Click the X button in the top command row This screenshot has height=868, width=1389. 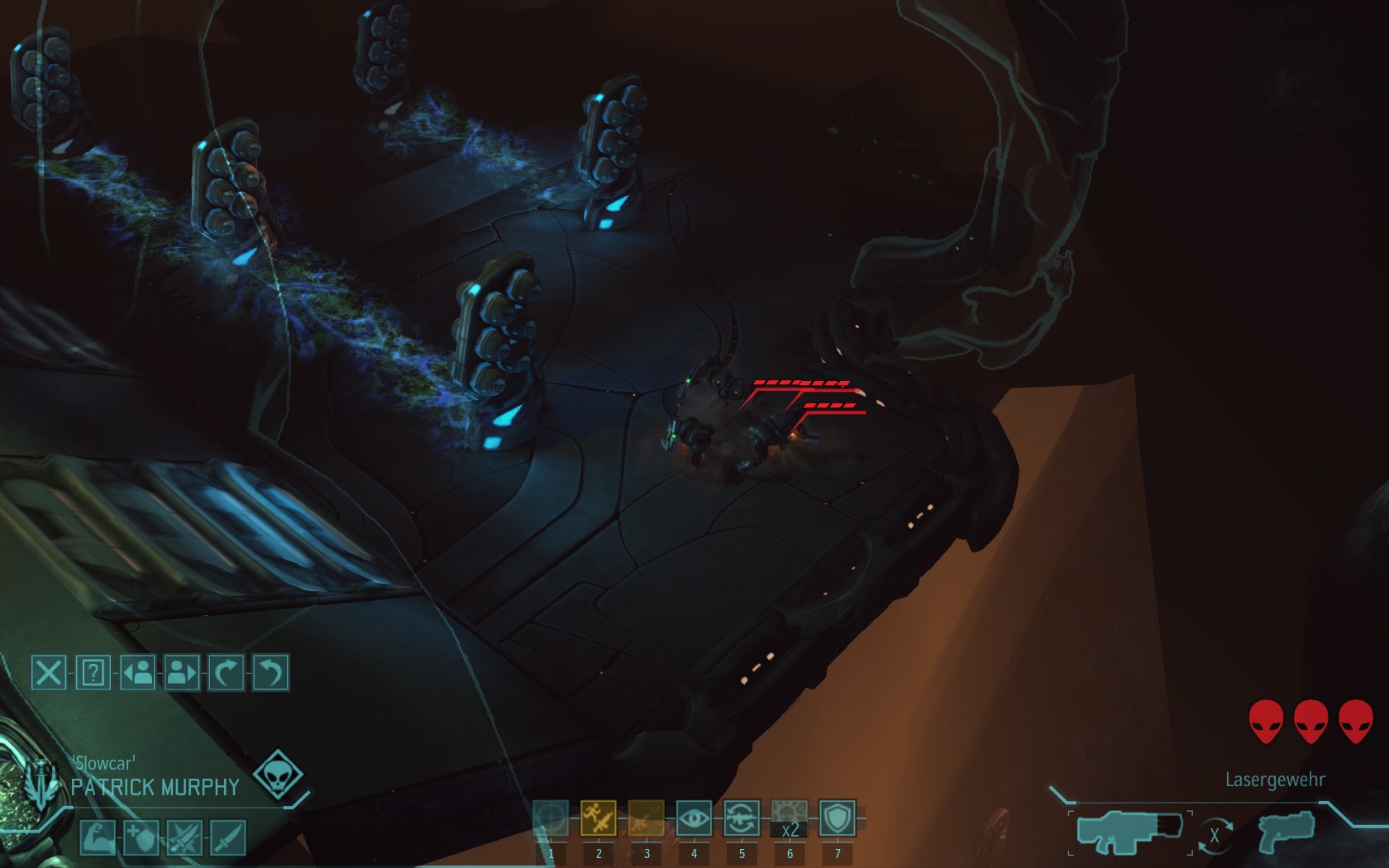[48, 673]
